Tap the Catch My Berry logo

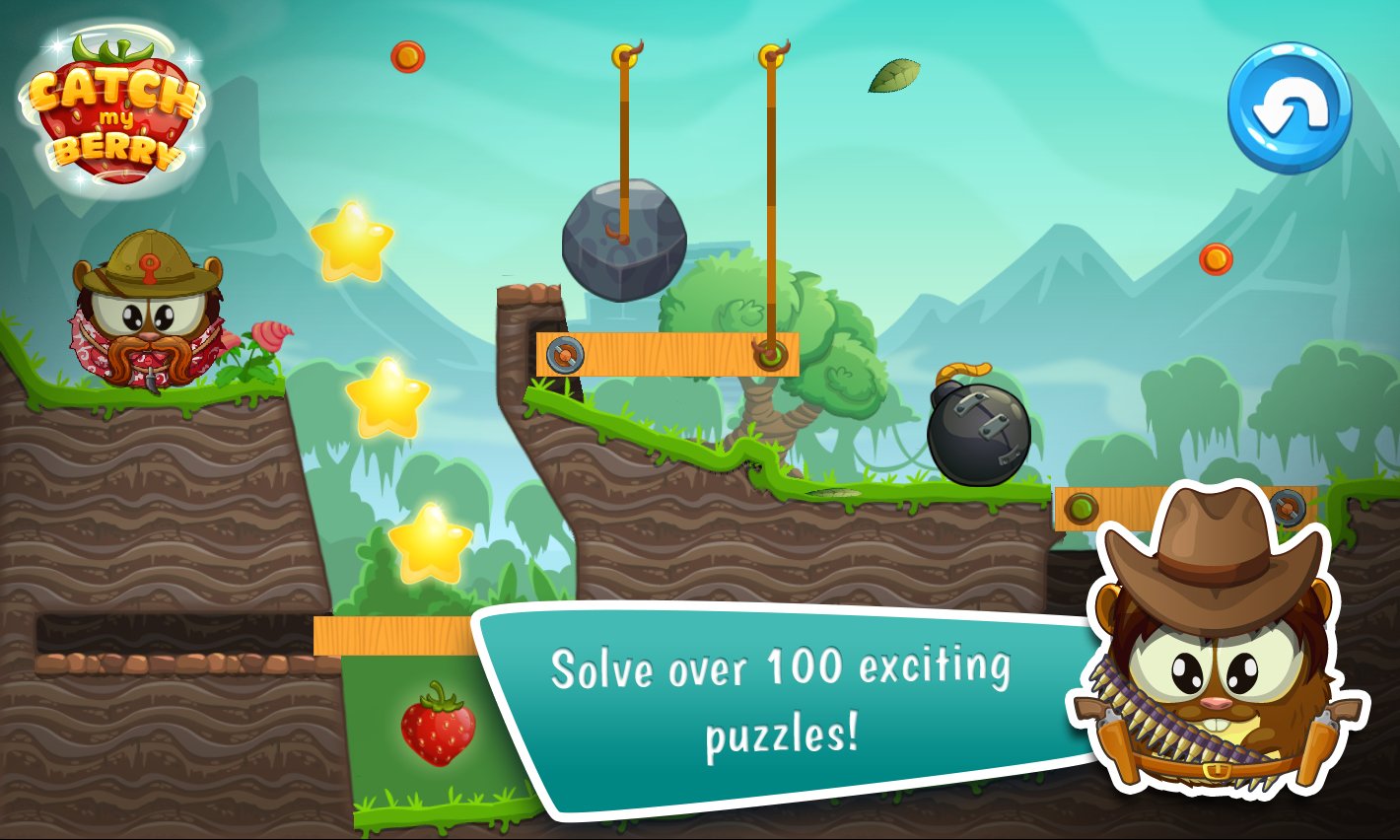click(111, 110)
